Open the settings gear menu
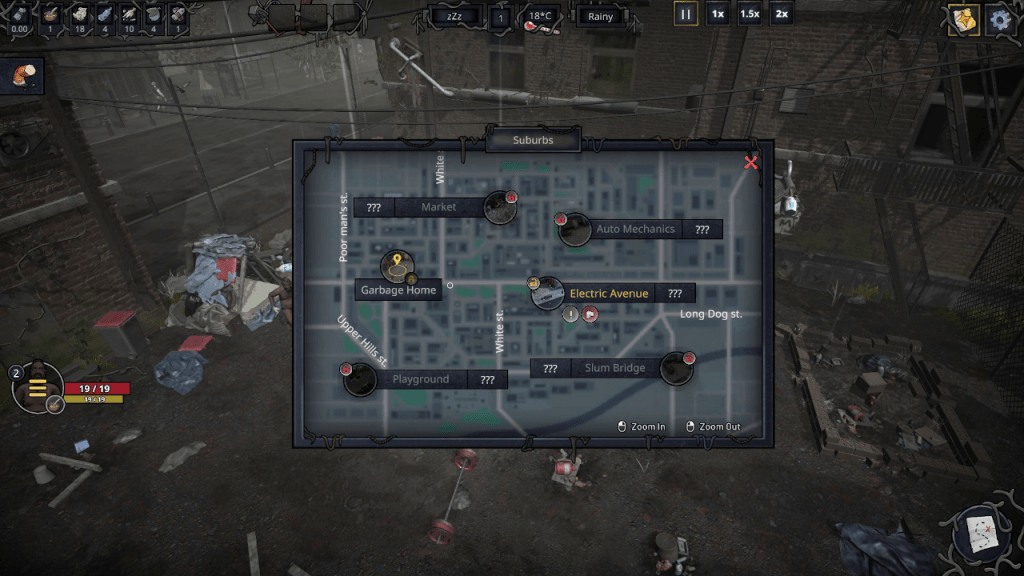This screenshot has width=1024, height=576. (x=999, y=20)
